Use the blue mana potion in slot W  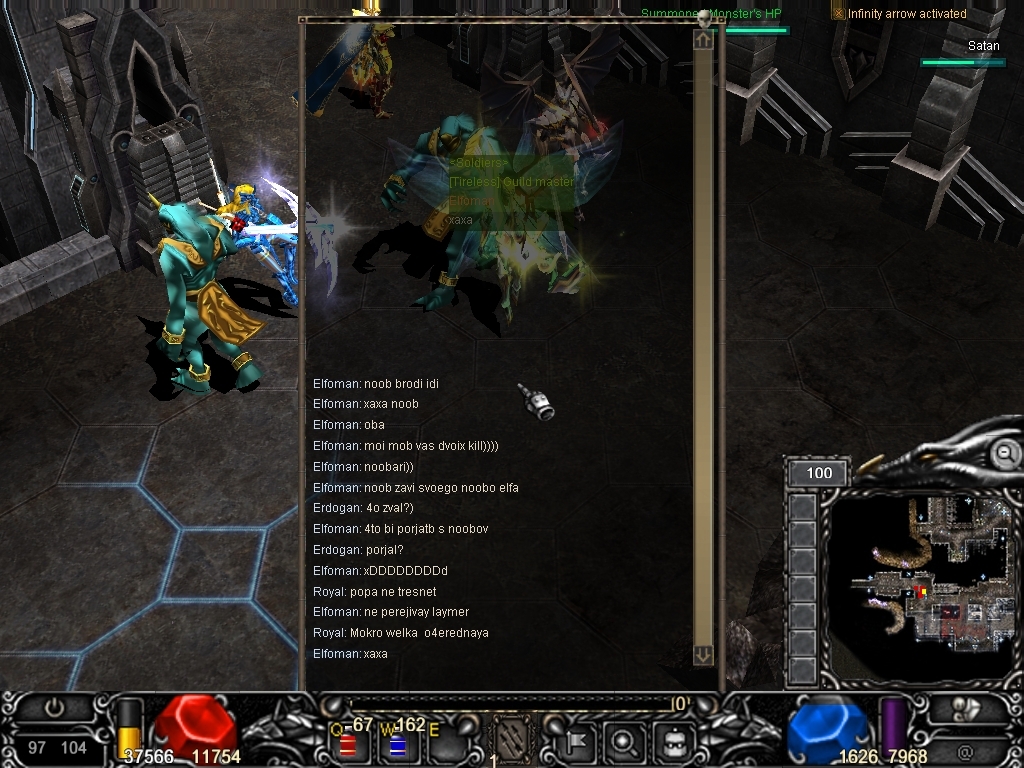coord(397,744)
